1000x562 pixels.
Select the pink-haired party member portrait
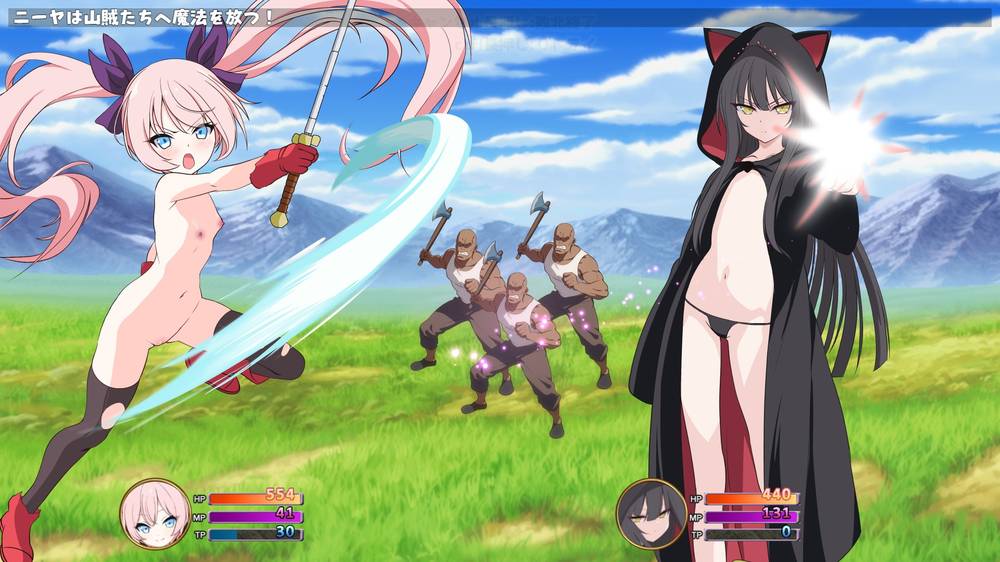[155, 513]
